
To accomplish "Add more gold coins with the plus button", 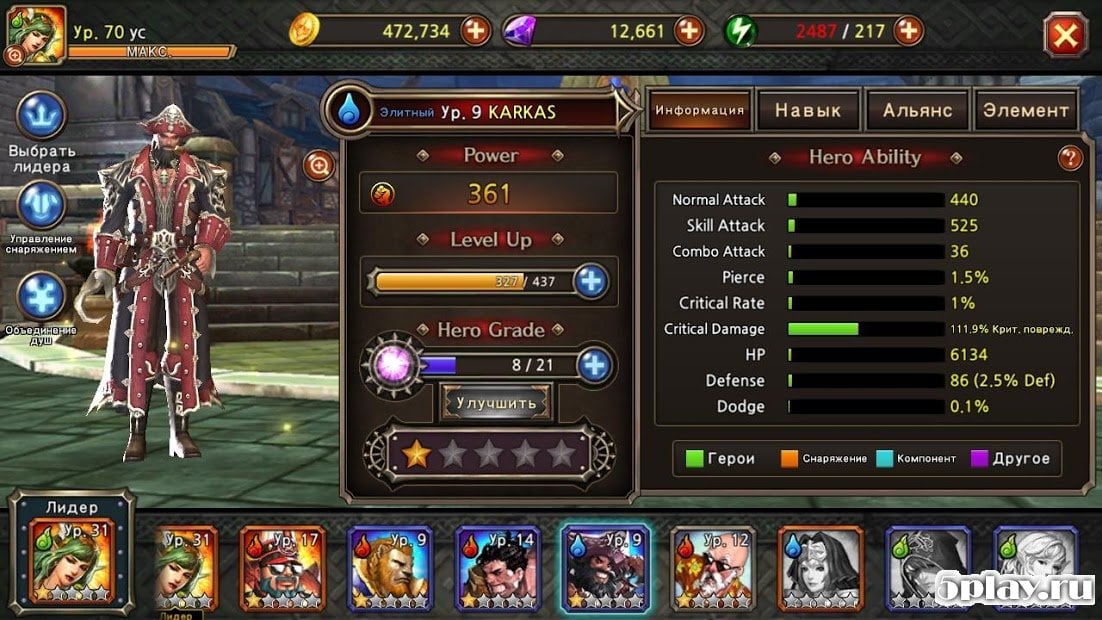I will pyautogui.click(x=476, y=31).
